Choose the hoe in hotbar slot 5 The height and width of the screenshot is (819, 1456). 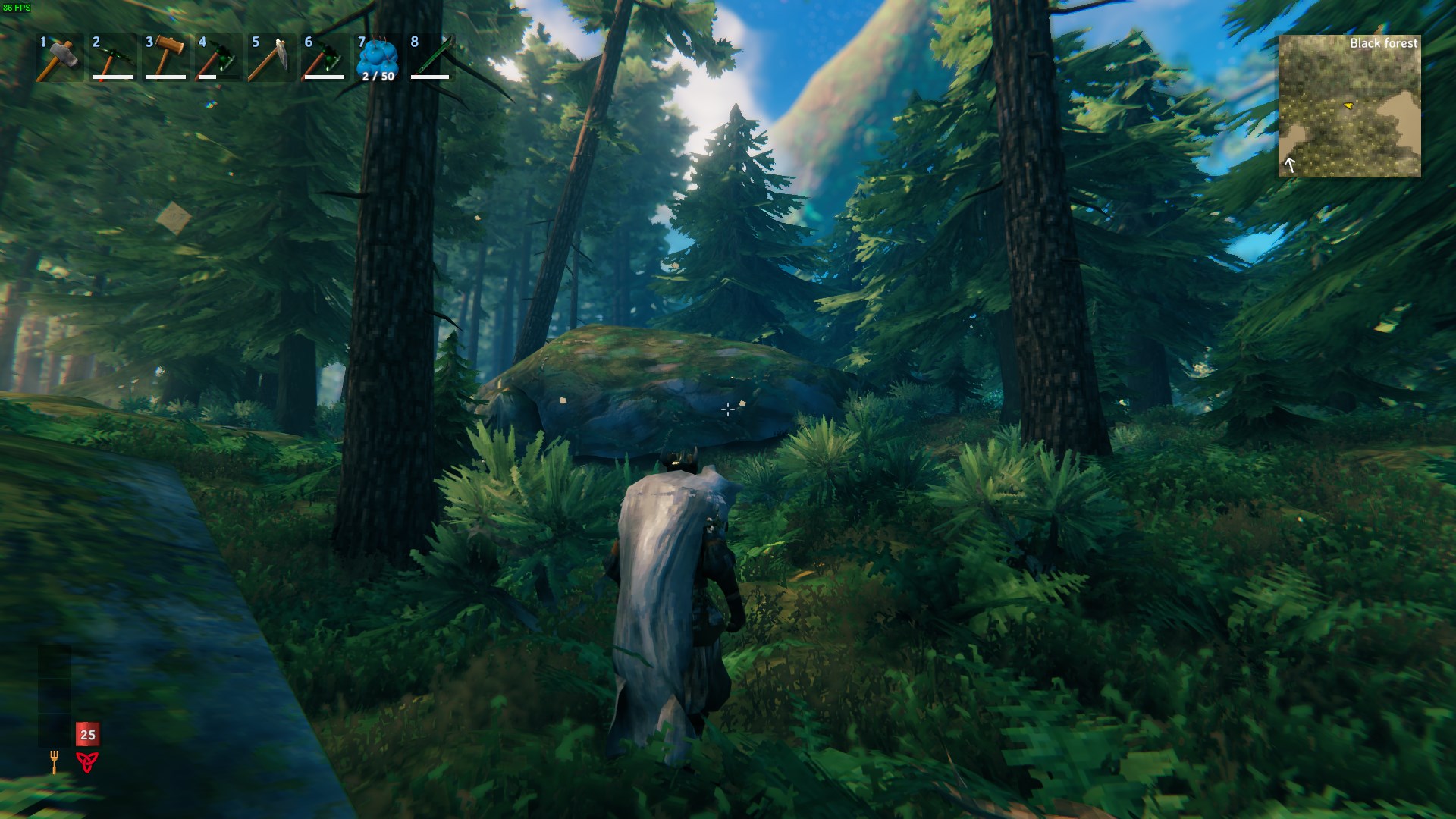point(271,58)
